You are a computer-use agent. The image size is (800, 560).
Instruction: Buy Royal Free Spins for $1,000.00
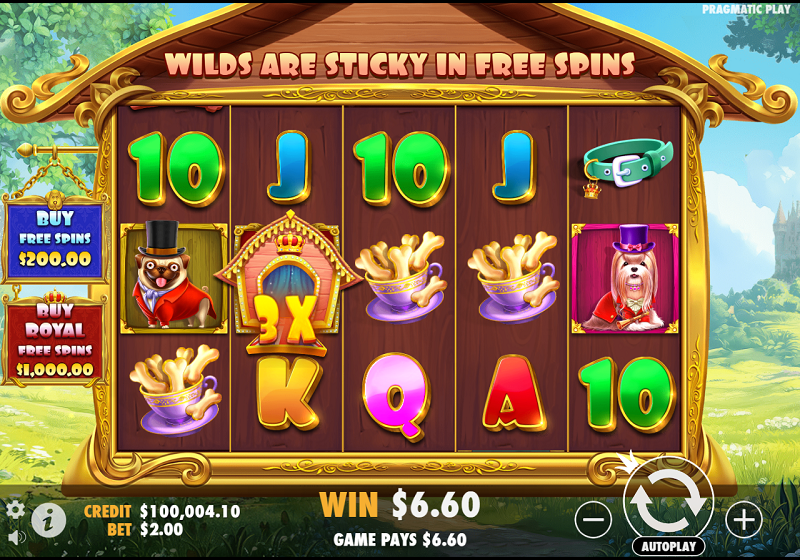coord(55,340)
